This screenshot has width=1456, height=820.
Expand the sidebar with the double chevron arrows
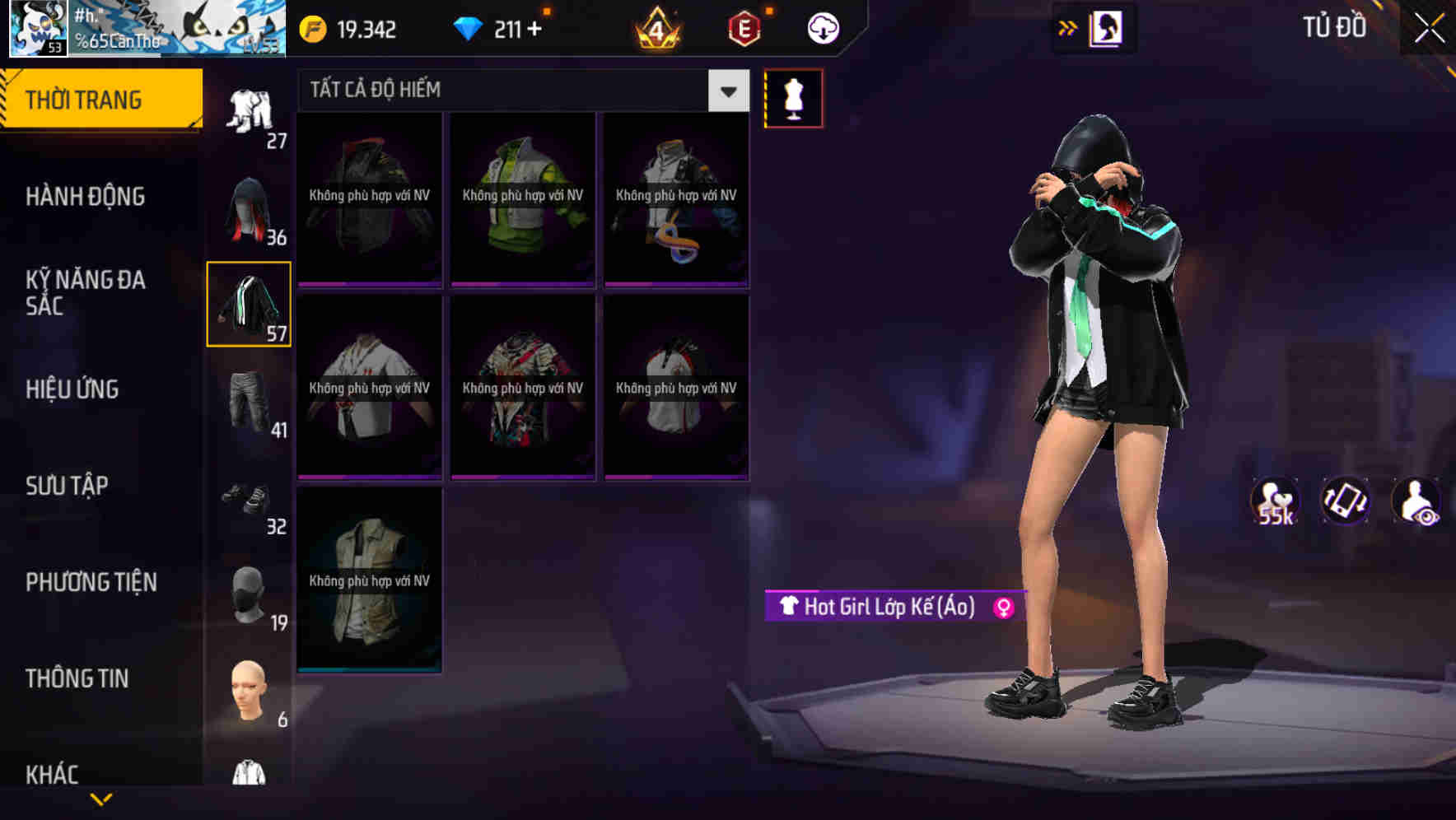pyautogui.click(x=1066, y=27)
